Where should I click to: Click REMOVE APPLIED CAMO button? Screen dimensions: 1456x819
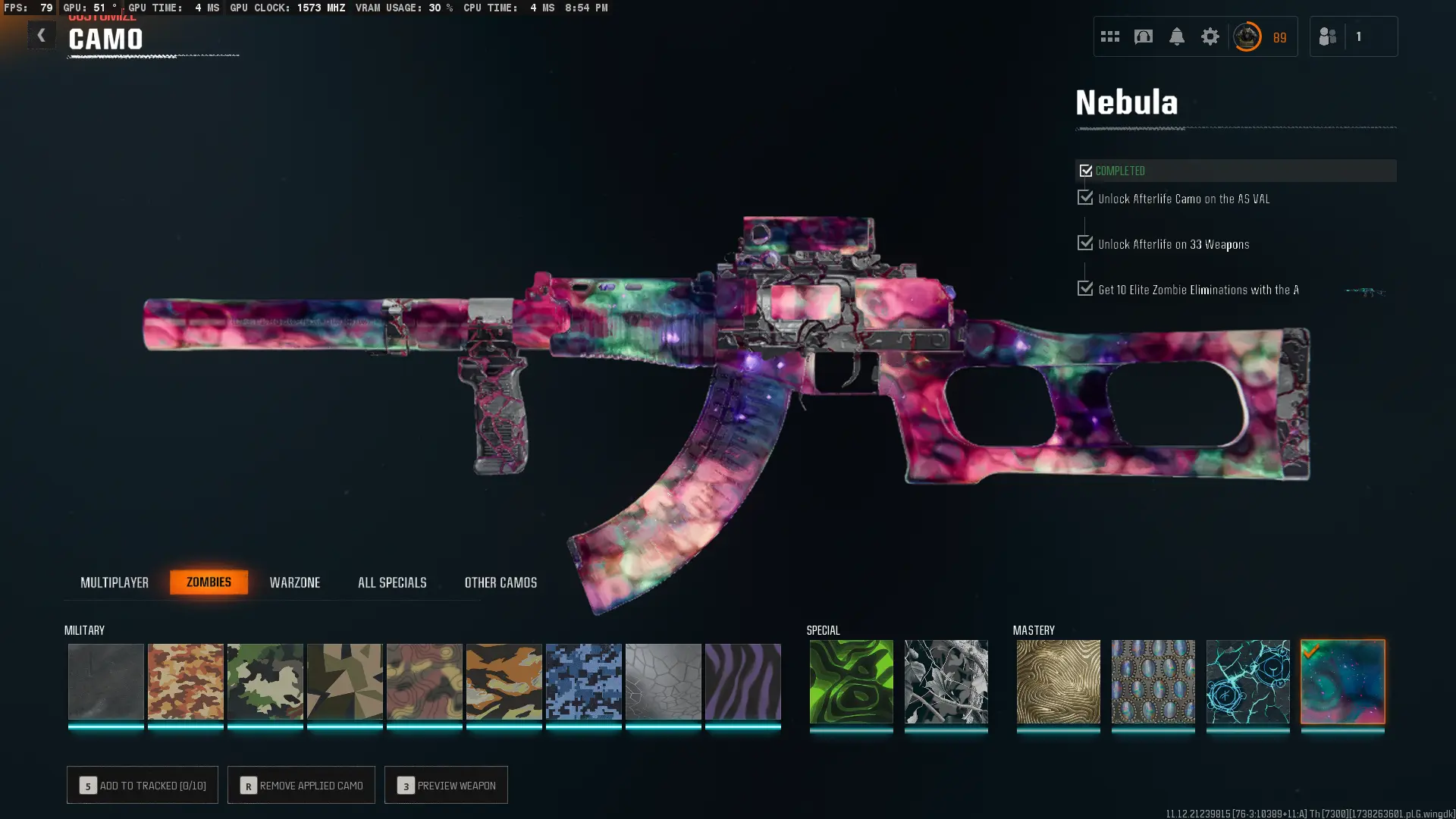pos(301,785)
